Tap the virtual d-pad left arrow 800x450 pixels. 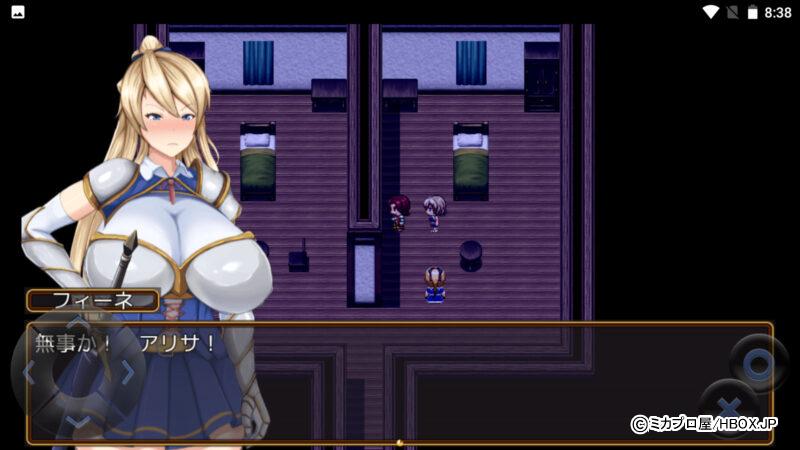pos(30,373)
